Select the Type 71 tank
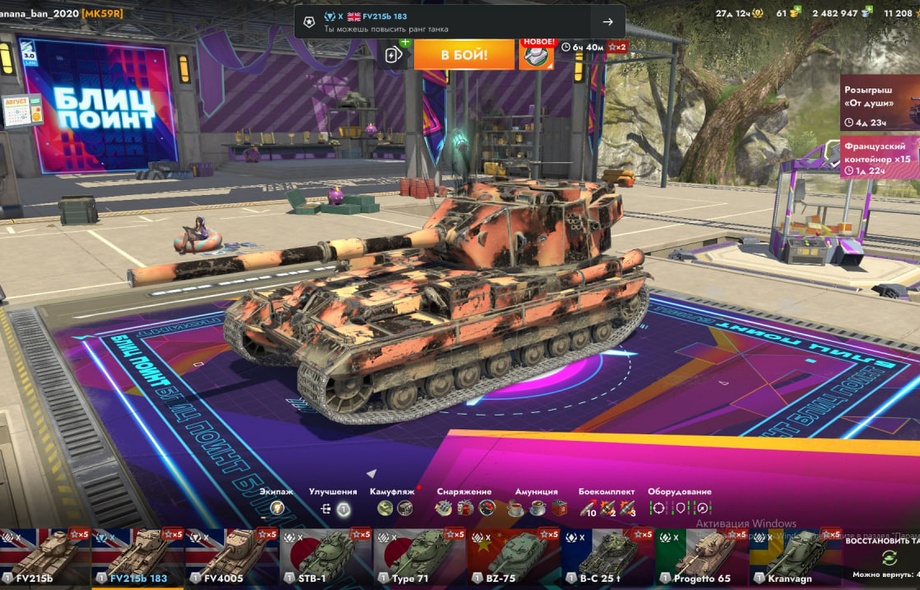Screen dimensions: 920x590 pos(420,558)
